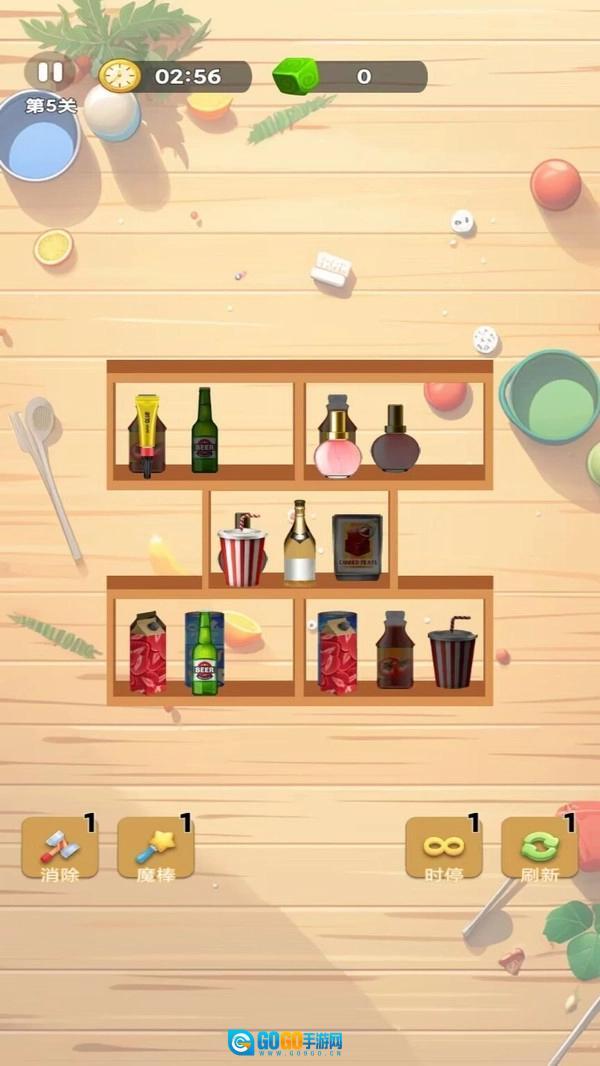Viewport: 600px width, 1066px height.
Task: Pause the game
Action: 50,73
